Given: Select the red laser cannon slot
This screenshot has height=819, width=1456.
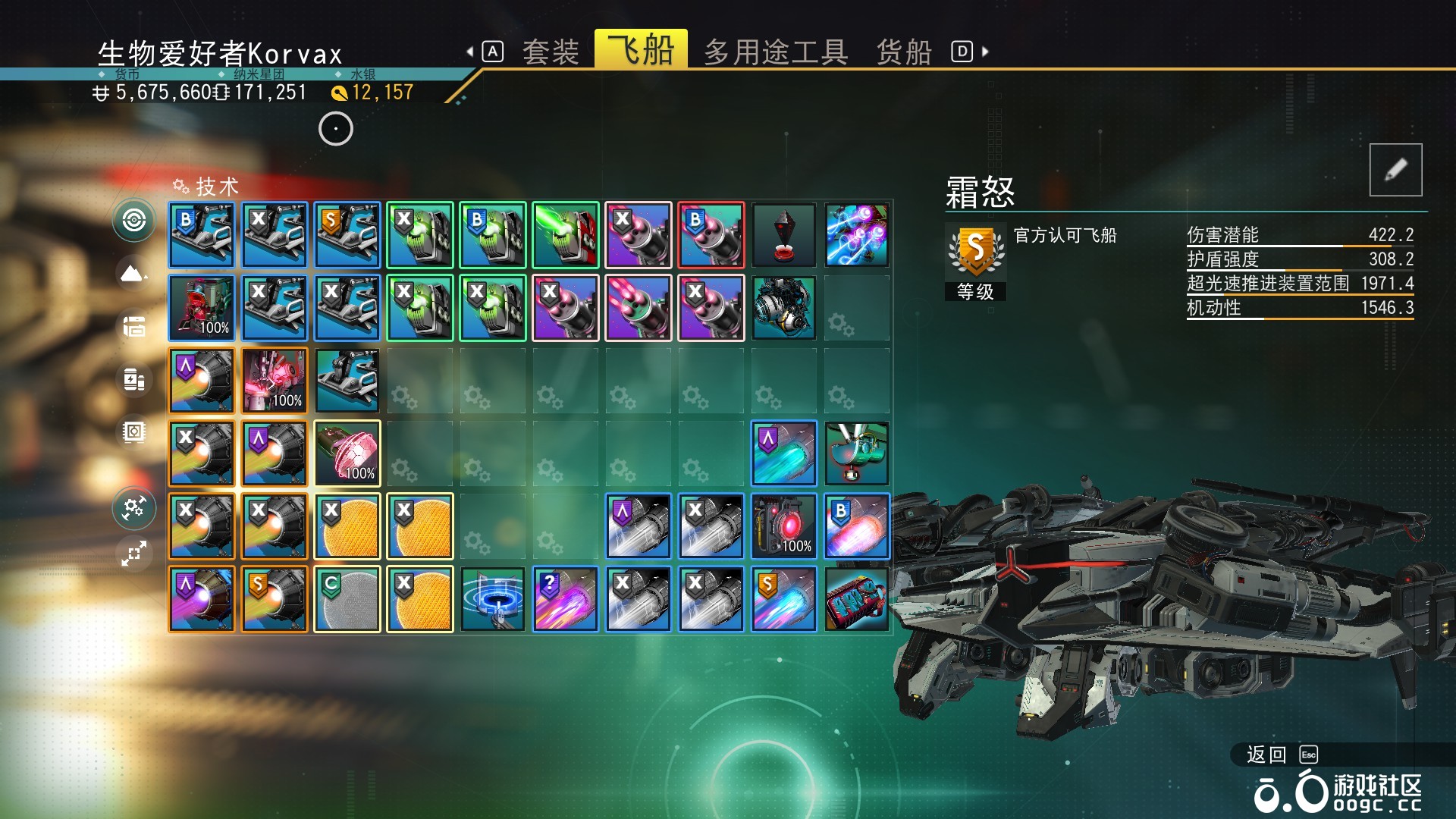Looking at the screenshot, I should (566, 235).
